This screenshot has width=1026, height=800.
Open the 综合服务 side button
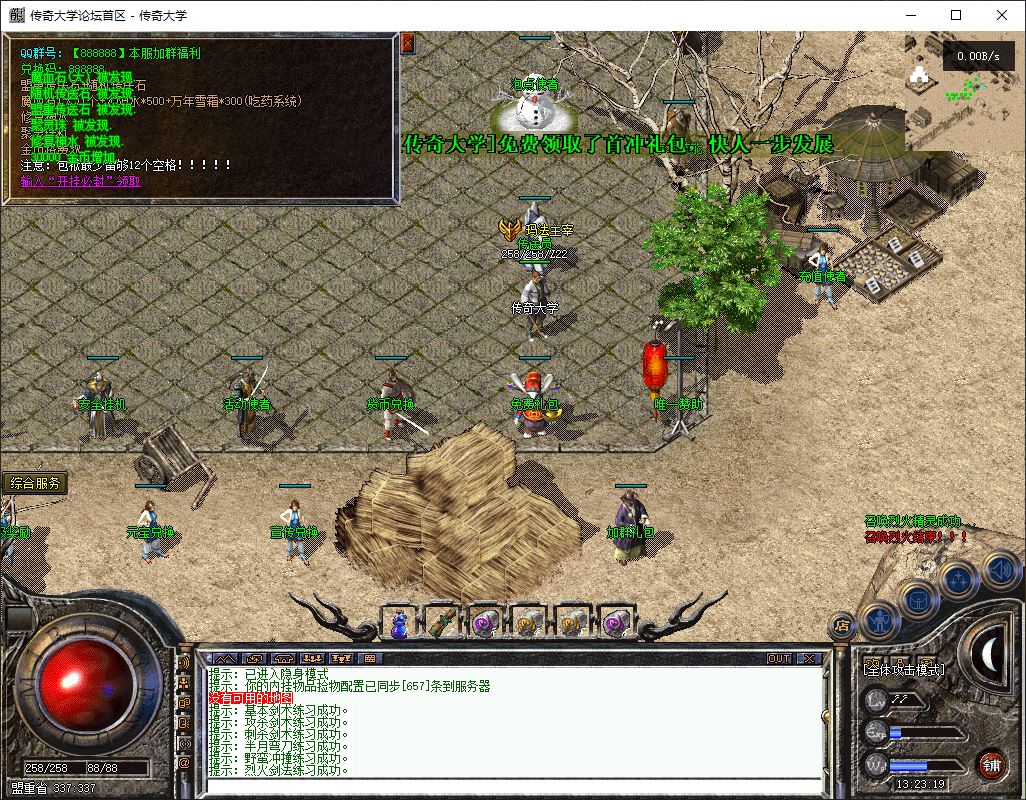pos(36,483)
